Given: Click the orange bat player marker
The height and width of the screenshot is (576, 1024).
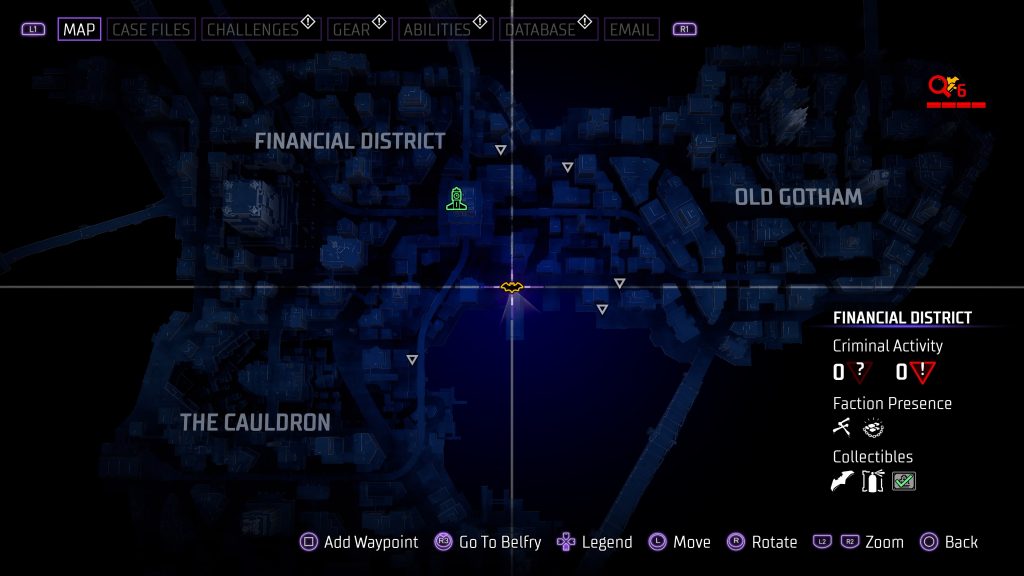Looking at the screenshot, I should click(512, 288).
